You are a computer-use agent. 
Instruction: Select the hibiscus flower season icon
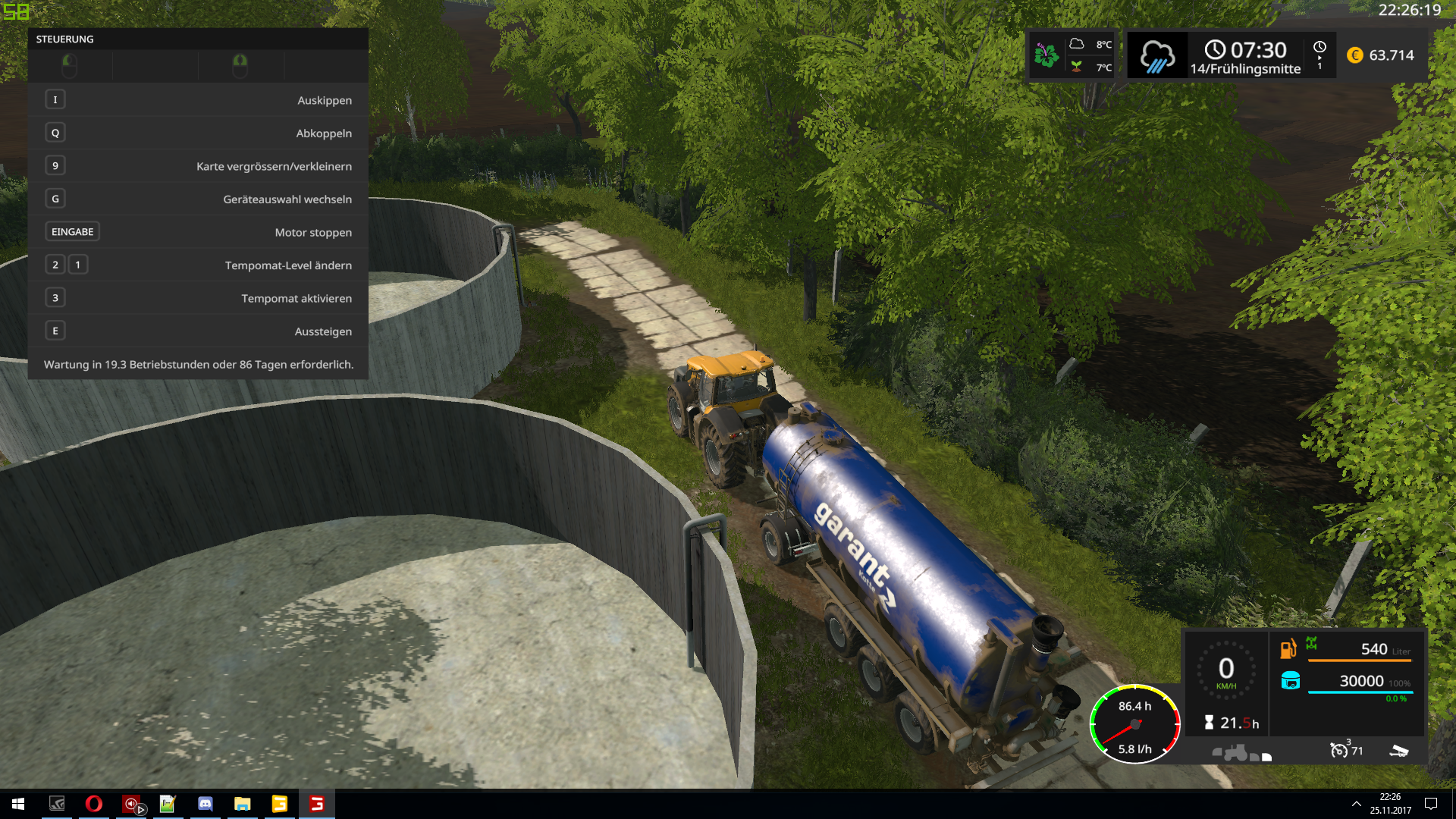click(x=1046, y=55)
